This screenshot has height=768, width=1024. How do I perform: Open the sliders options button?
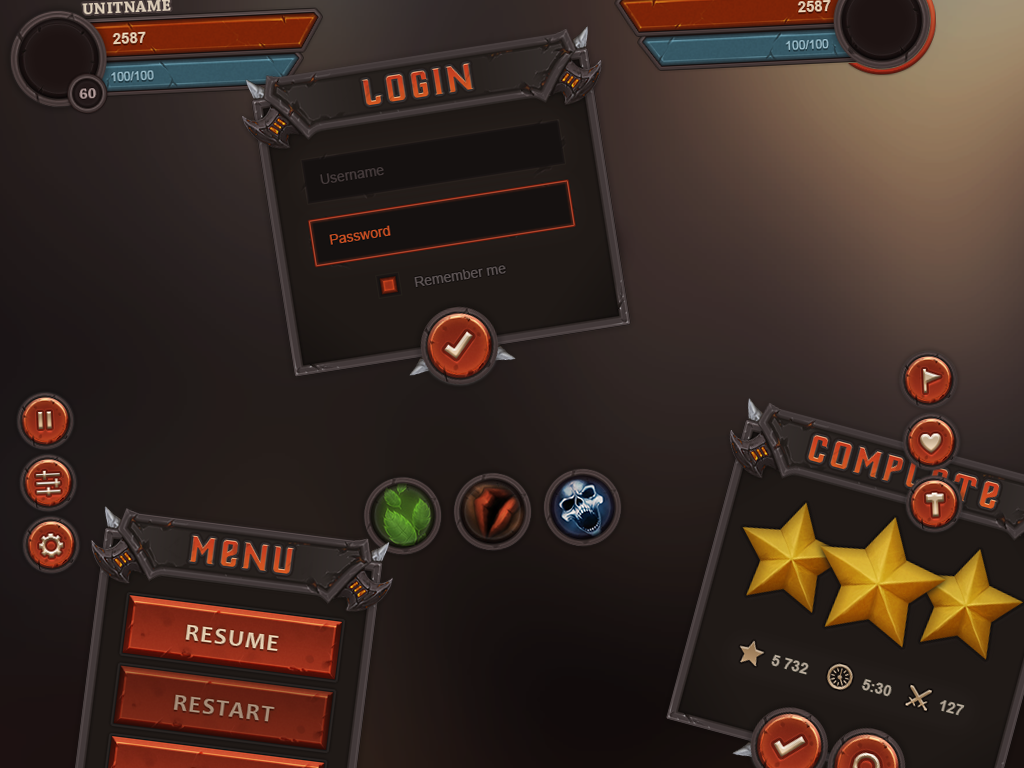[48, 483]
